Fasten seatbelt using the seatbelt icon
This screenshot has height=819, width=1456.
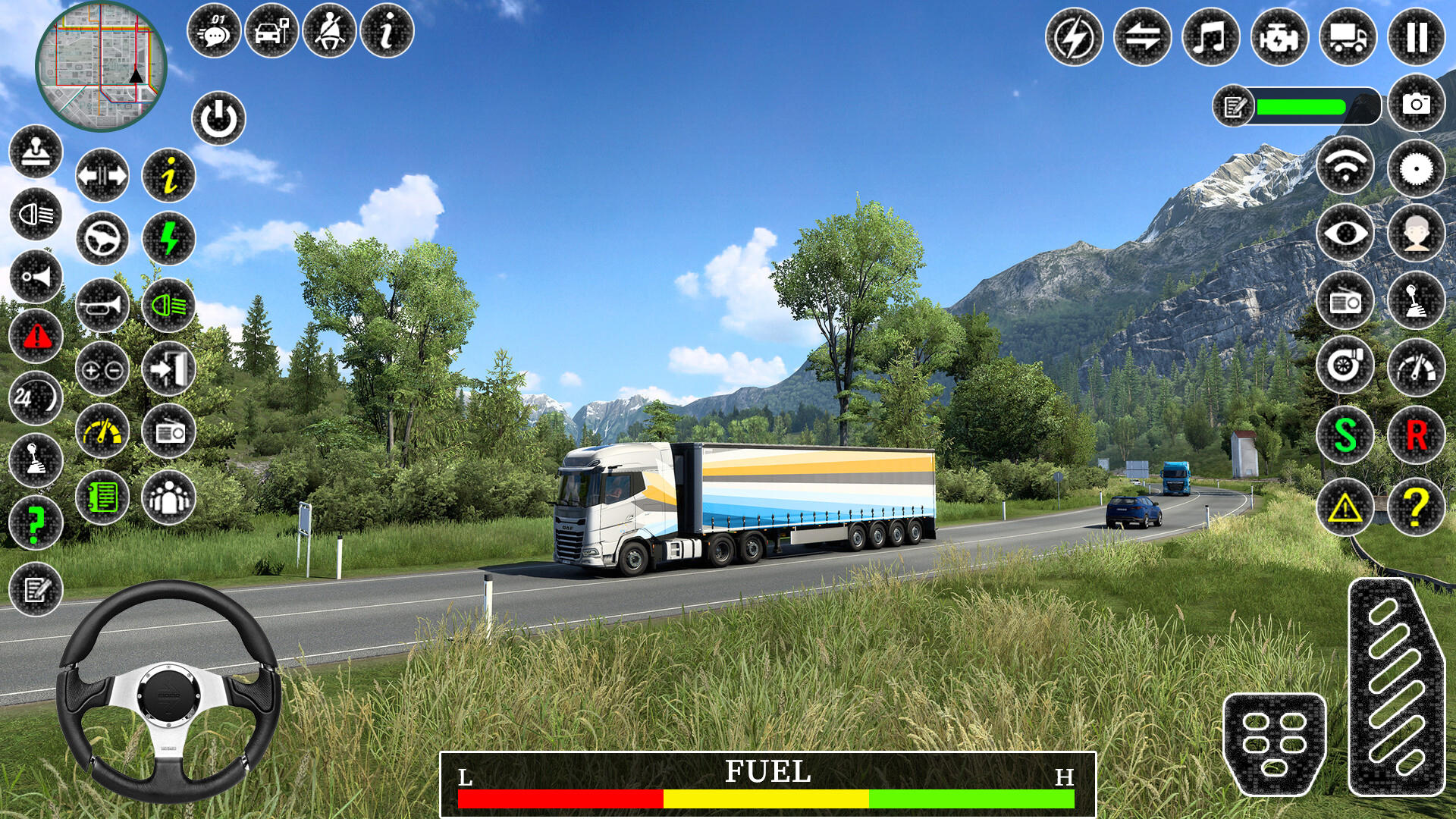(x=329, y=32)
